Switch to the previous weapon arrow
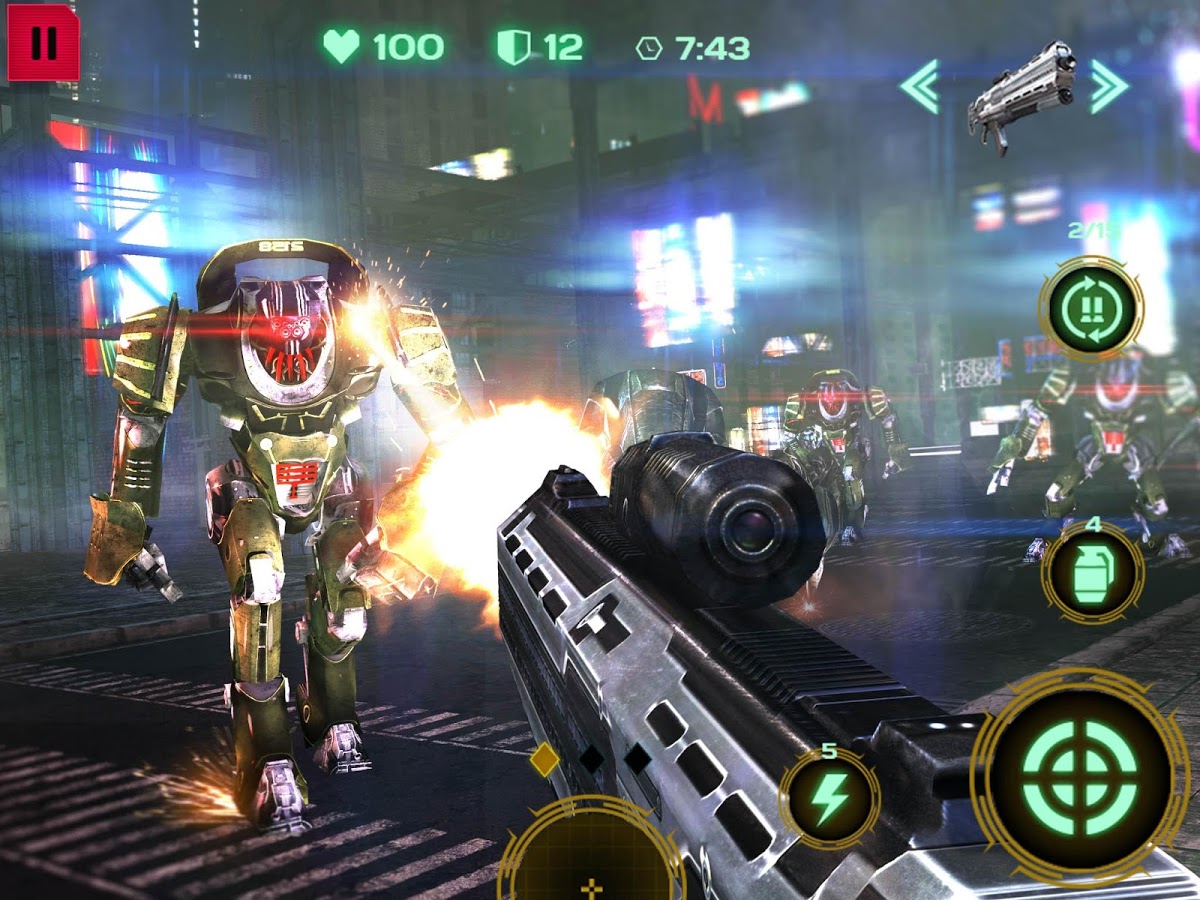 (x=920, y=87)
